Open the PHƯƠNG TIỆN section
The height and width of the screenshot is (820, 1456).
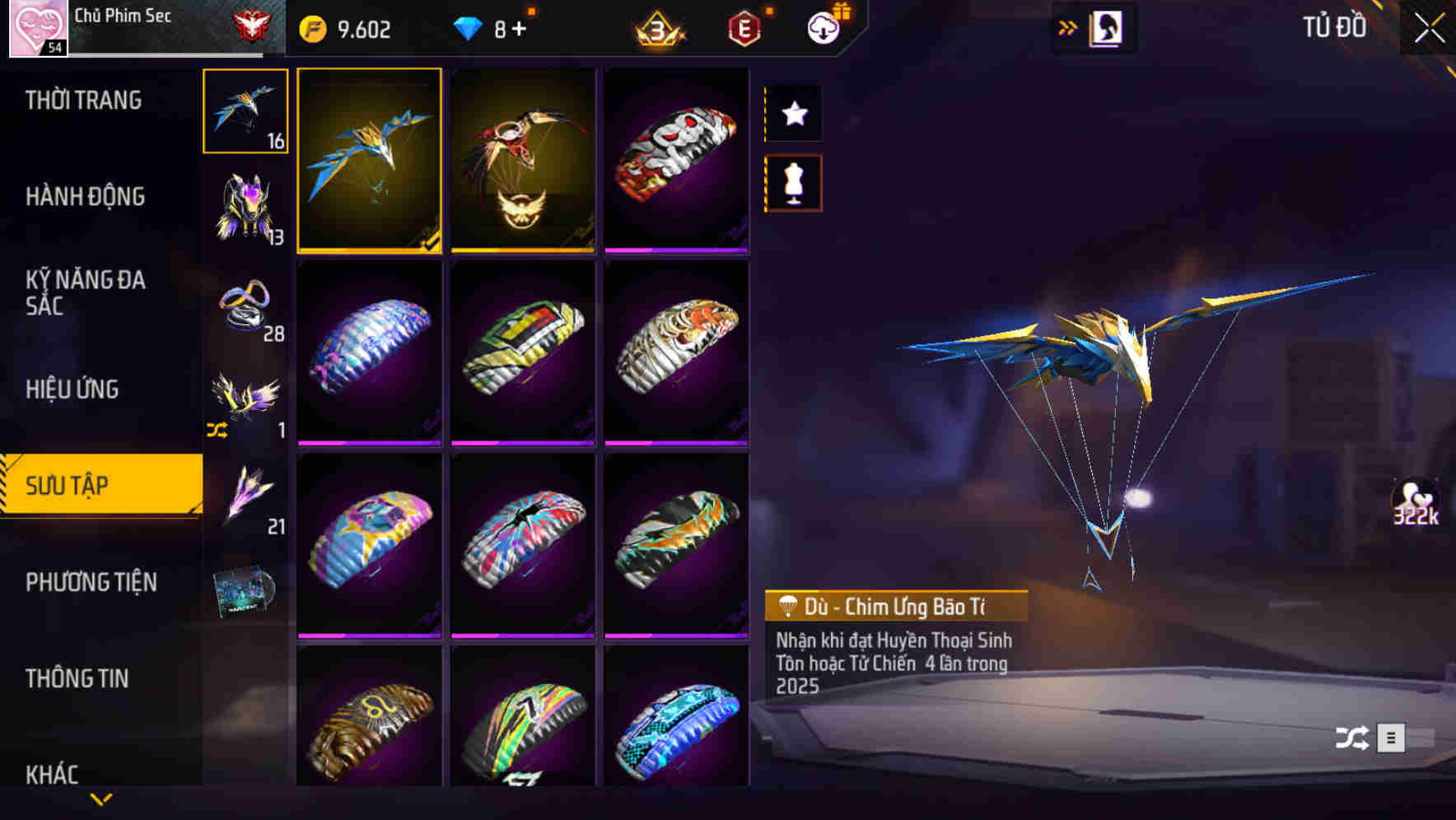(x=91, y=582)
